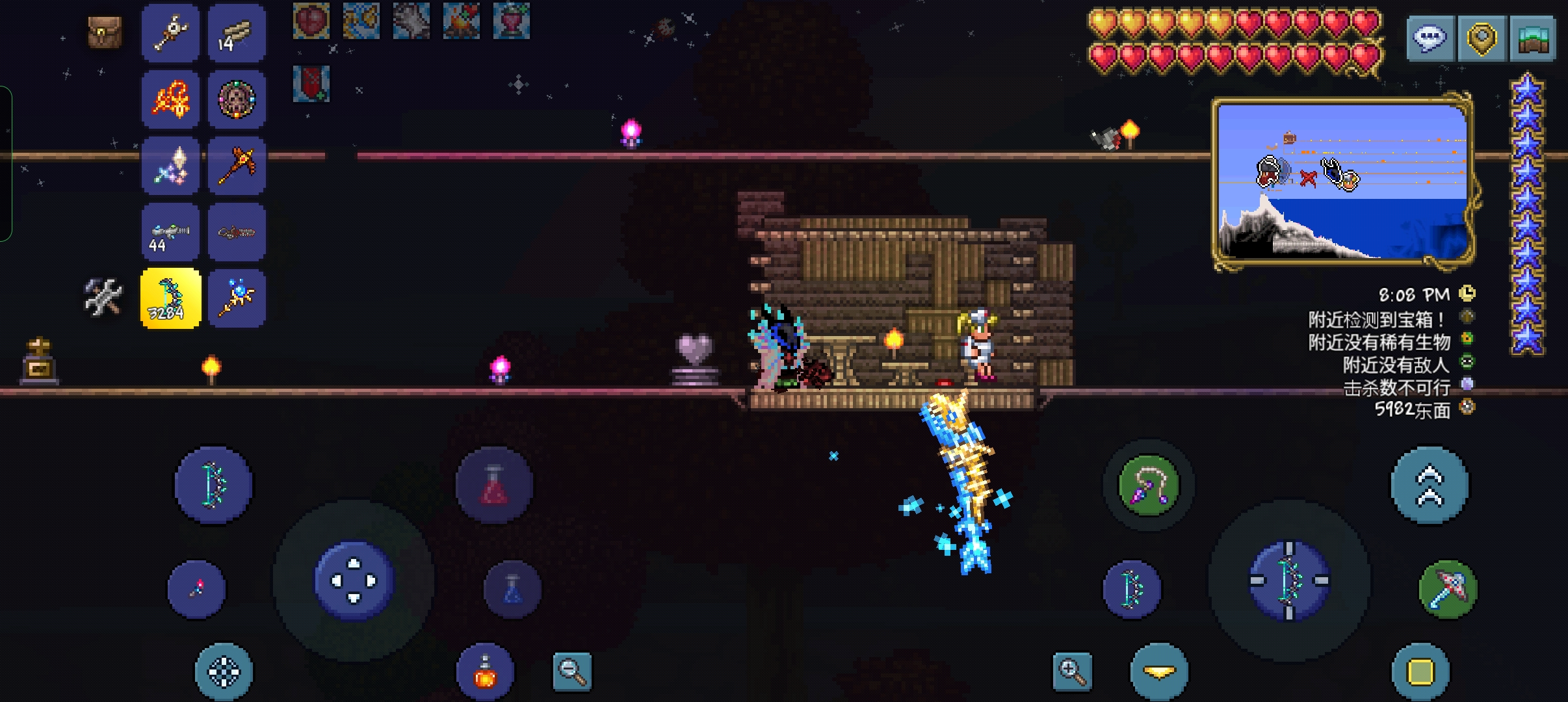Use the blue mana potion button
This screenshot has width=1568, height=702.
tap(512, 590)
